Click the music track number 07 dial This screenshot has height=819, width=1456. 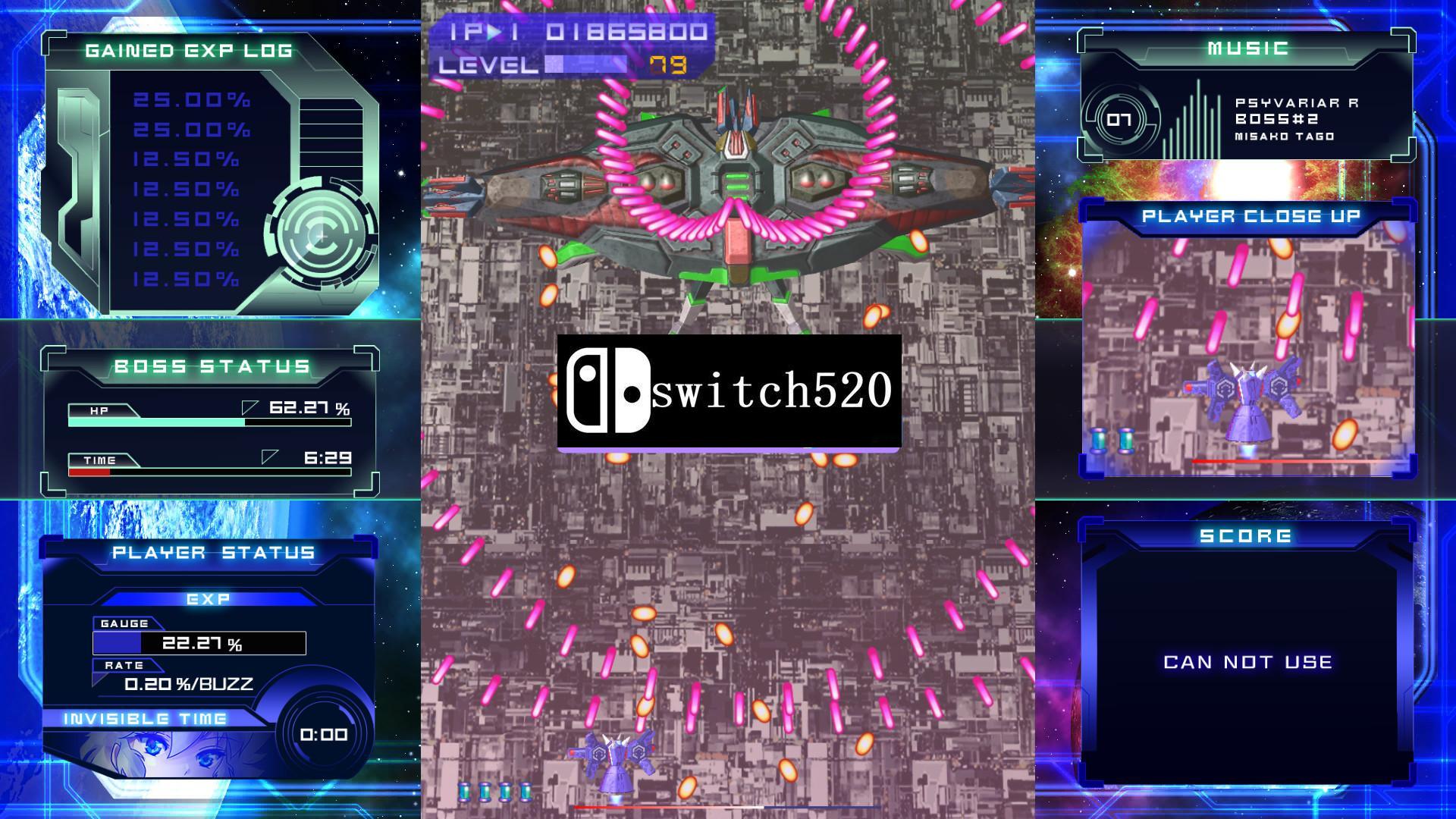click(1120, 118)
